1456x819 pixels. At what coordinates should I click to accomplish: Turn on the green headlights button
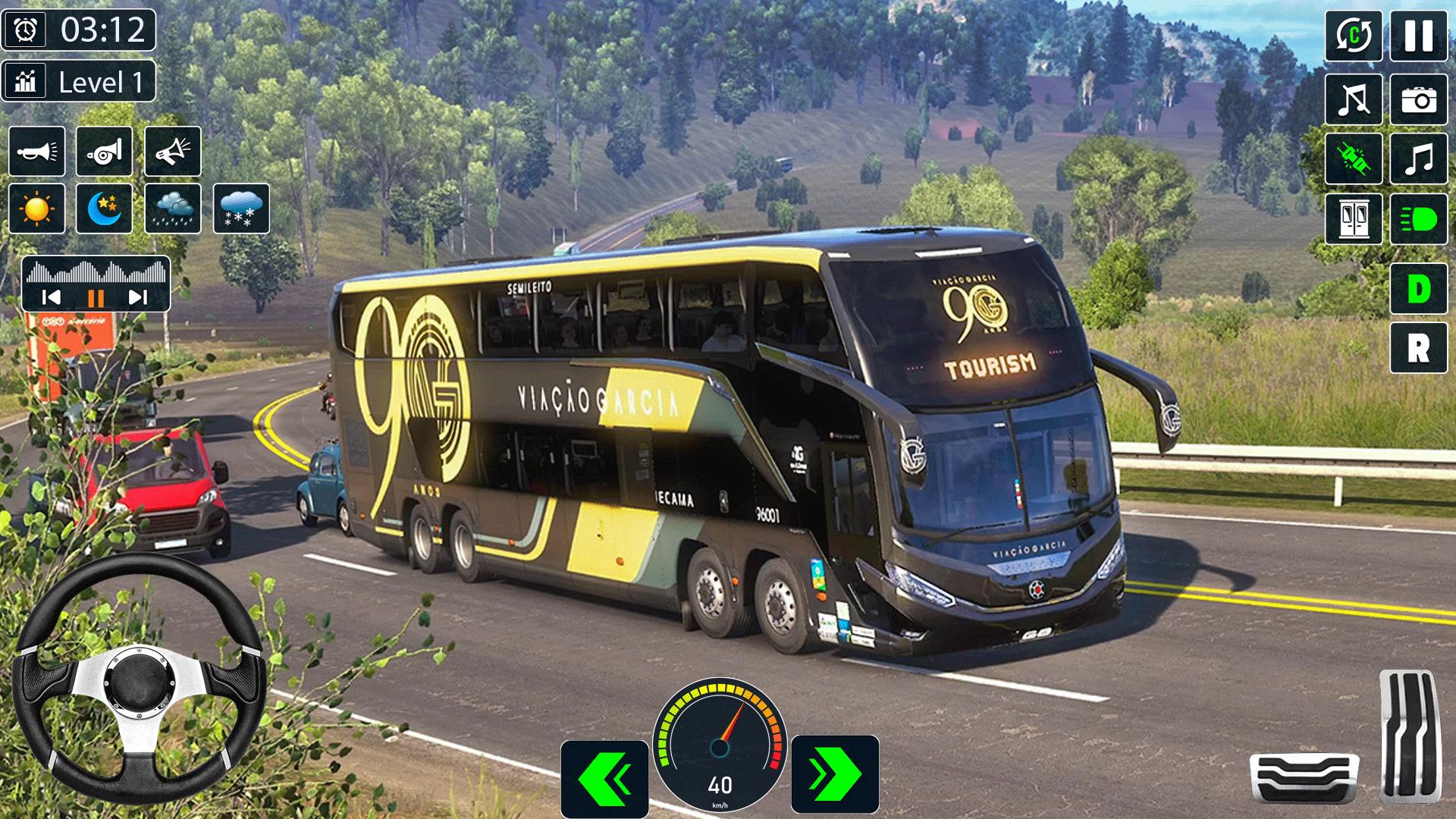coord(1418,219)
